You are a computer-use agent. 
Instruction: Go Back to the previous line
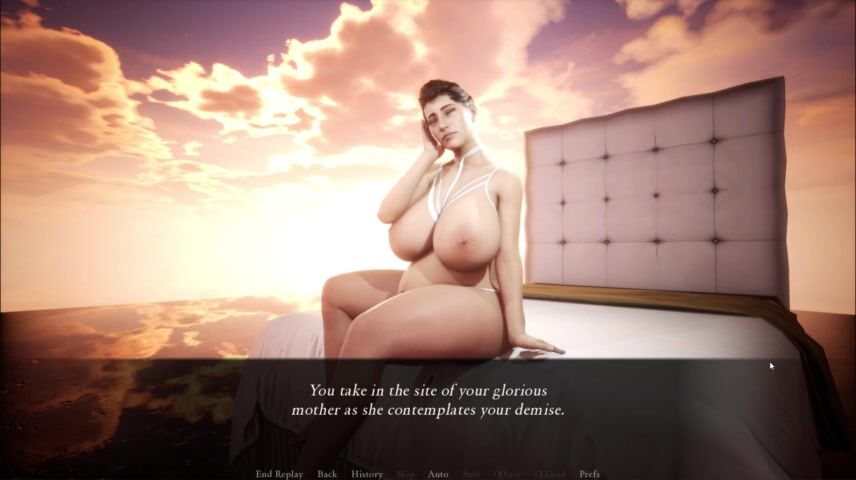[327, 474]
